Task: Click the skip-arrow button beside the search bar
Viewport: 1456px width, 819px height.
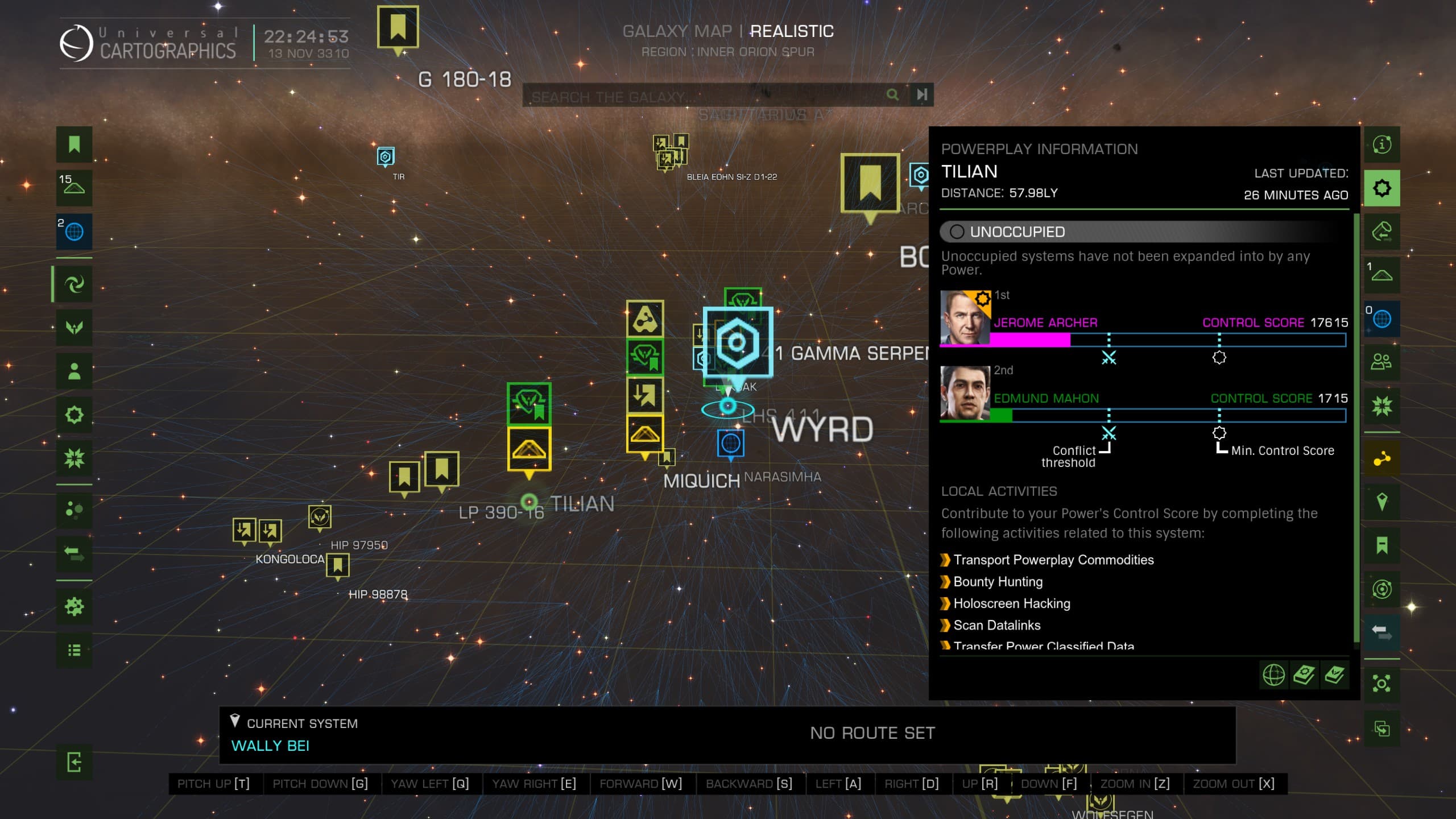Action: pos(922,94)
